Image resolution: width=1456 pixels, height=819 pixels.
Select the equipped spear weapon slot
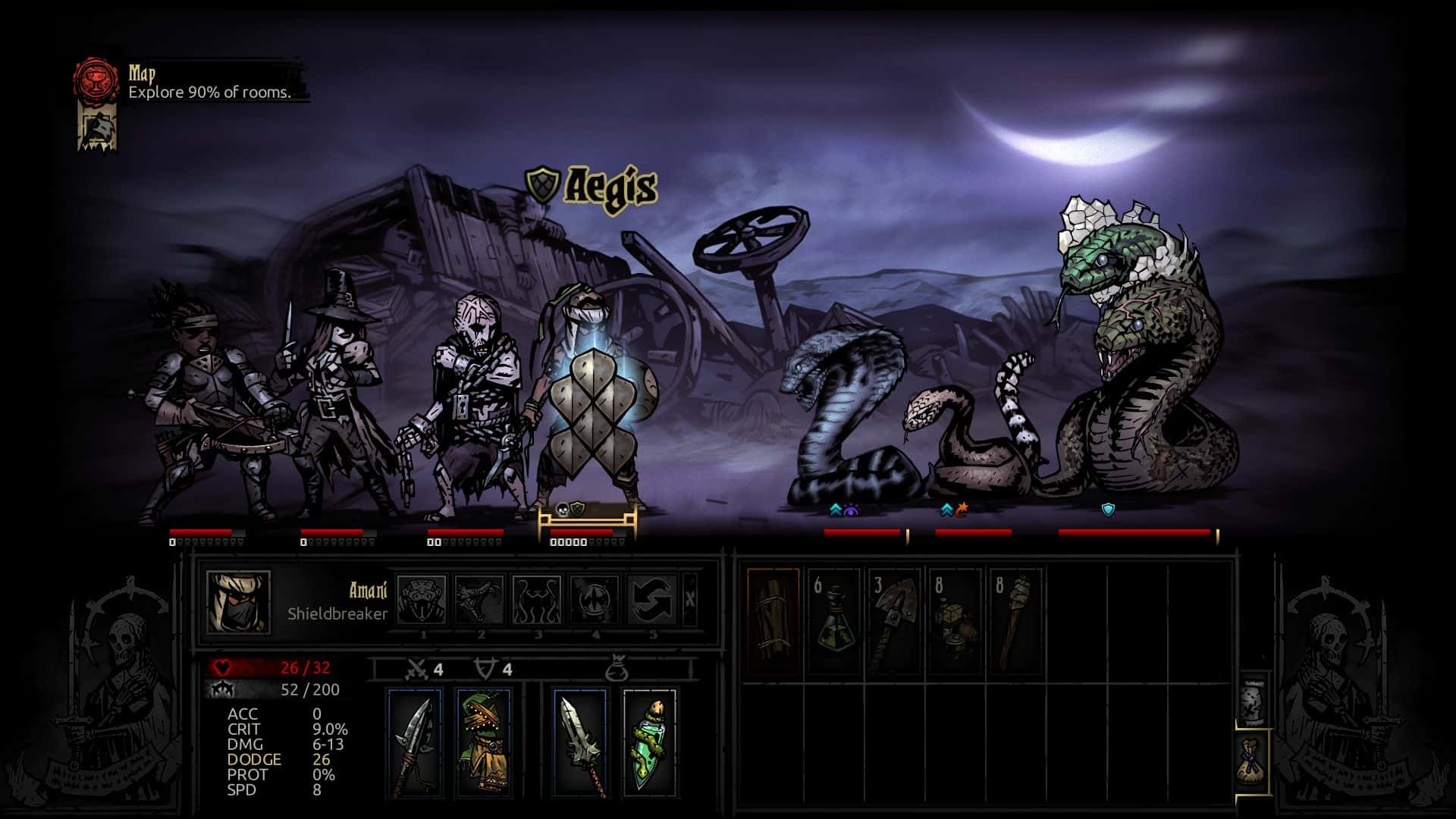(x=415, y=743)
